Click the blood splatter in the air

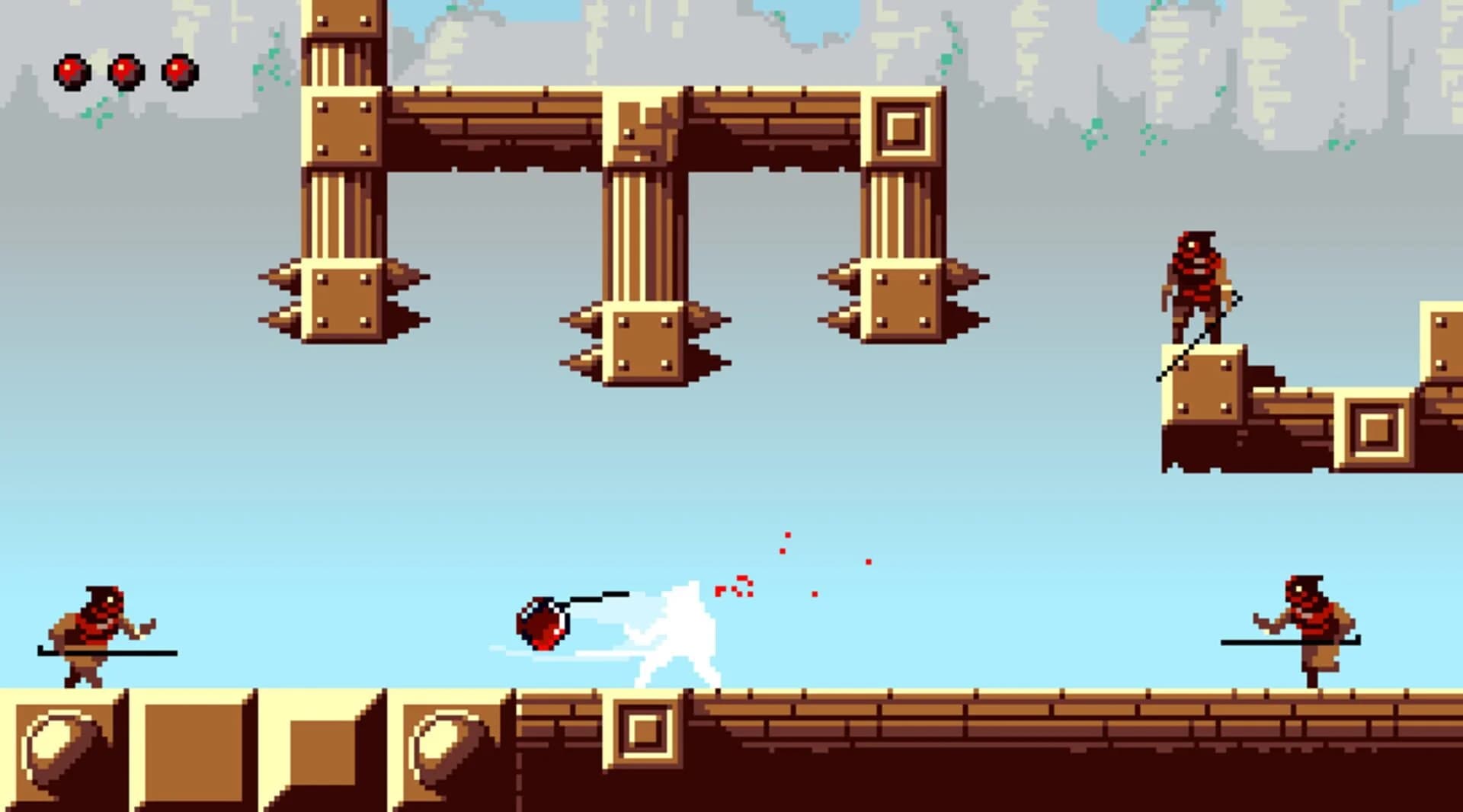point(735,587)
